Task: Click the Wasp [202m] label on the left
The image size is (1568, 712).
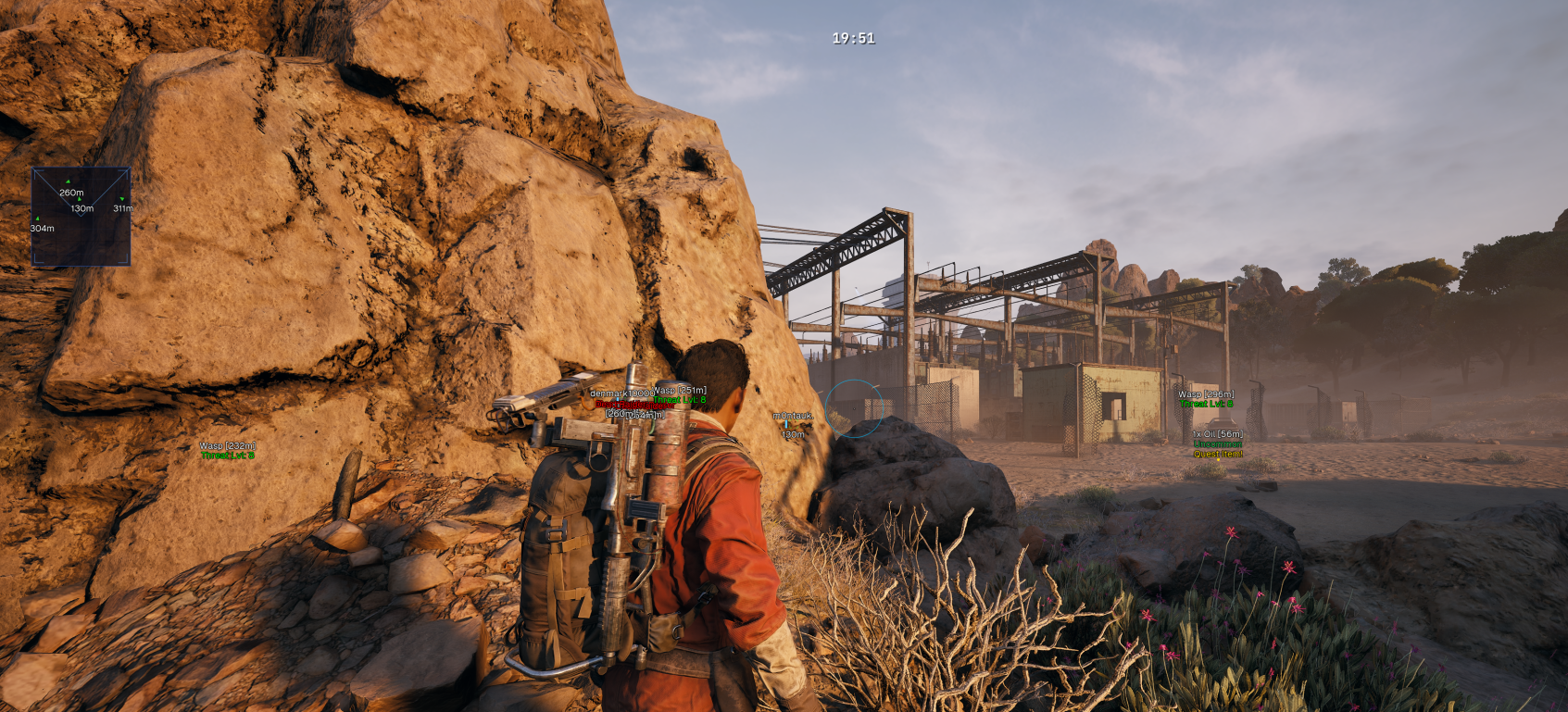Action: 225,446
